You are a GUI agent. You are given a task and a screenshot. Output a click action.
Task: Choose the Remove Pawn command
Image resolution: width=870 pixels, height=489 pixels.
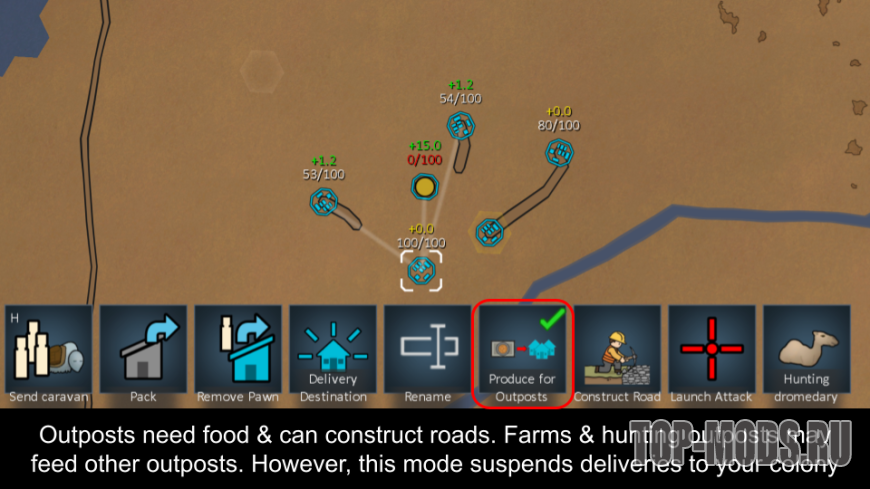(x=238, y=355)
